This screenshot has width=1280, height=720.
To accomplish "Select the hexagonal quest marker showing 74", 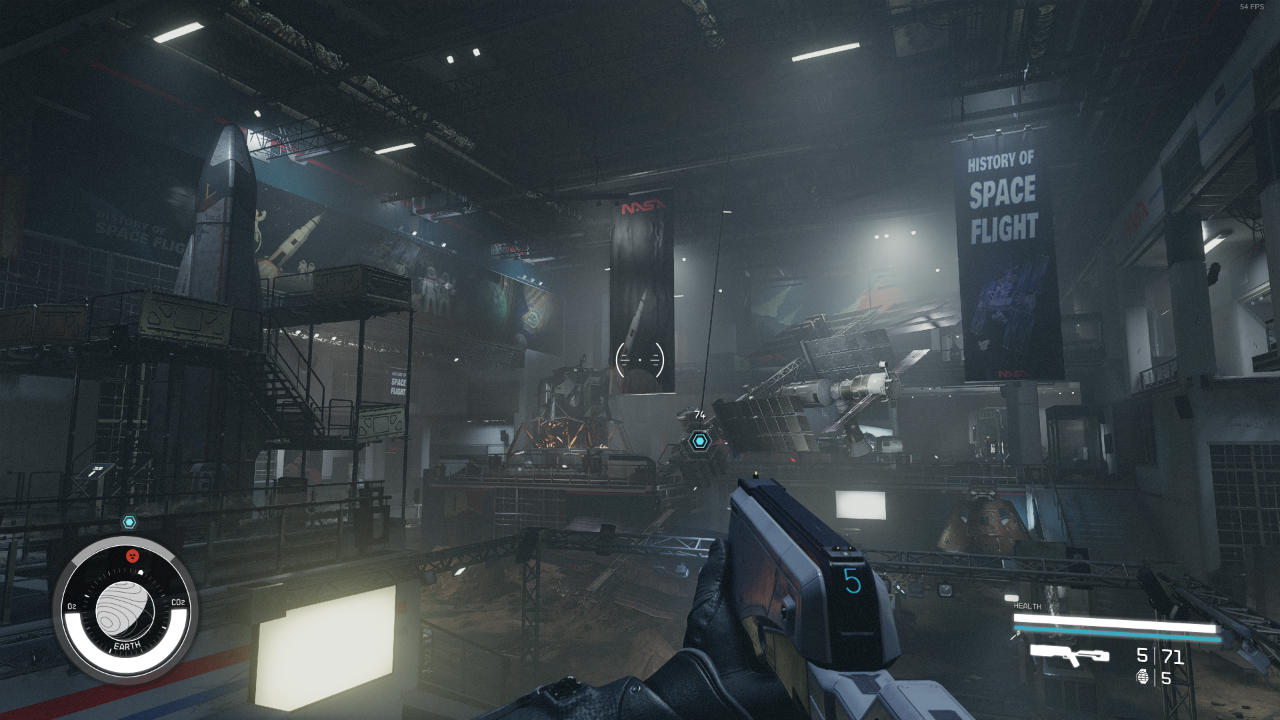I will click(699, 440).
